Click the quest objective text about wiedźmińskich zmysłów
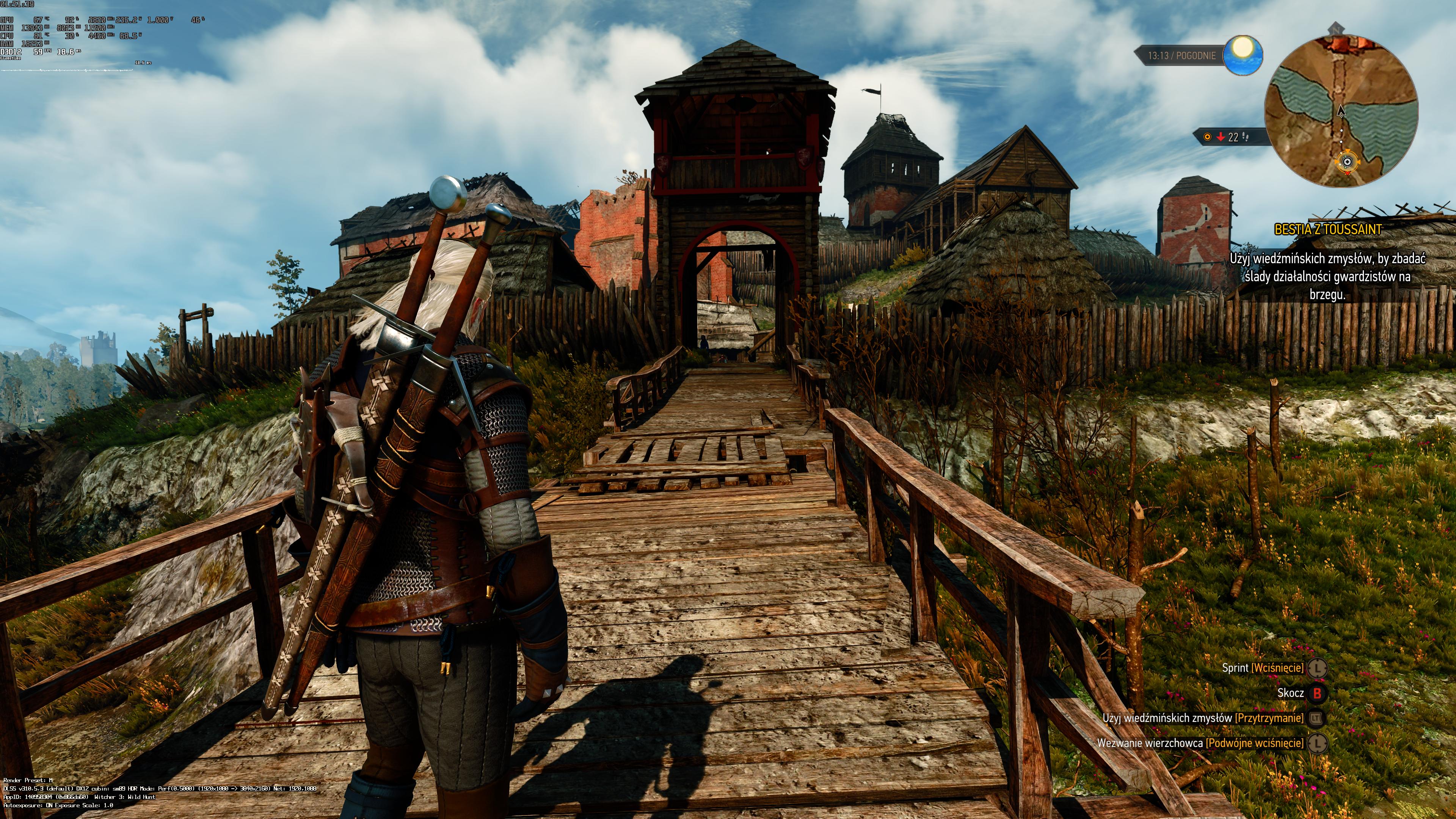The width and height of the screenshot is (1456, 819). (1327, 276)
